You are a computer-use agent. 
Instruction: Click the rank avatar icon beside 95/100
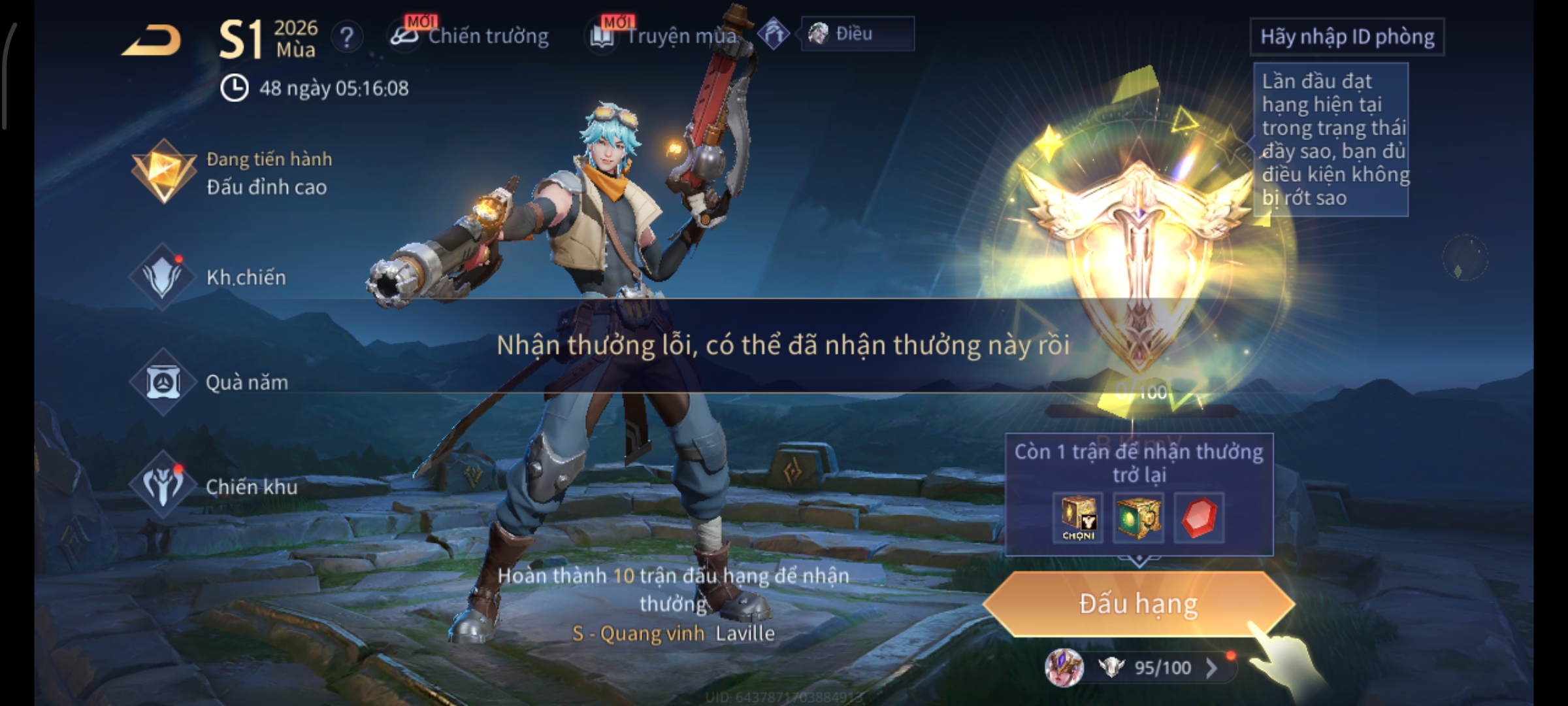(x=1064, y=668)
